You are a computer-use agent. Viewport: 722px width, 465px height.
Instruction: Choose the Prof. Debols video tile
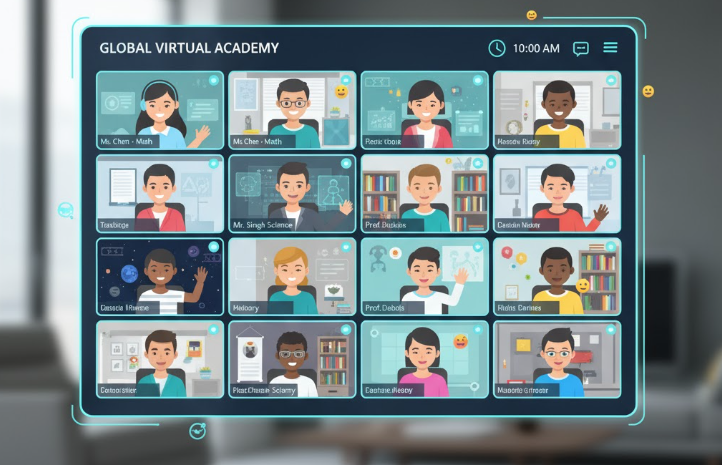(424, 276)
